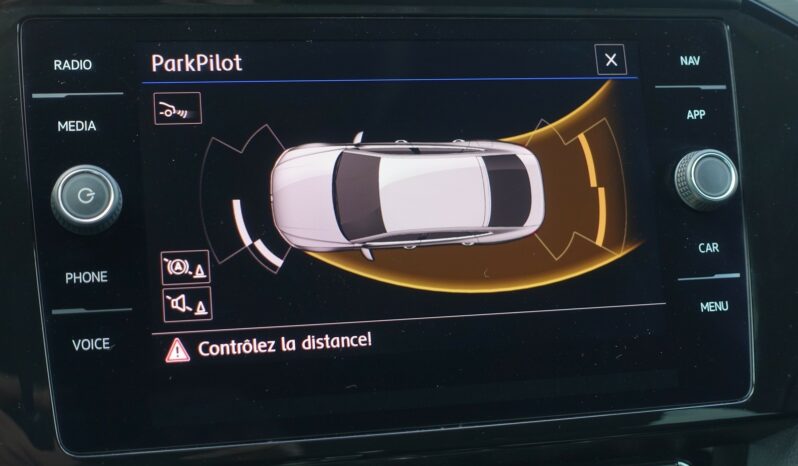Toggle the muted speaker warning icon

click(x=187, y=304)
